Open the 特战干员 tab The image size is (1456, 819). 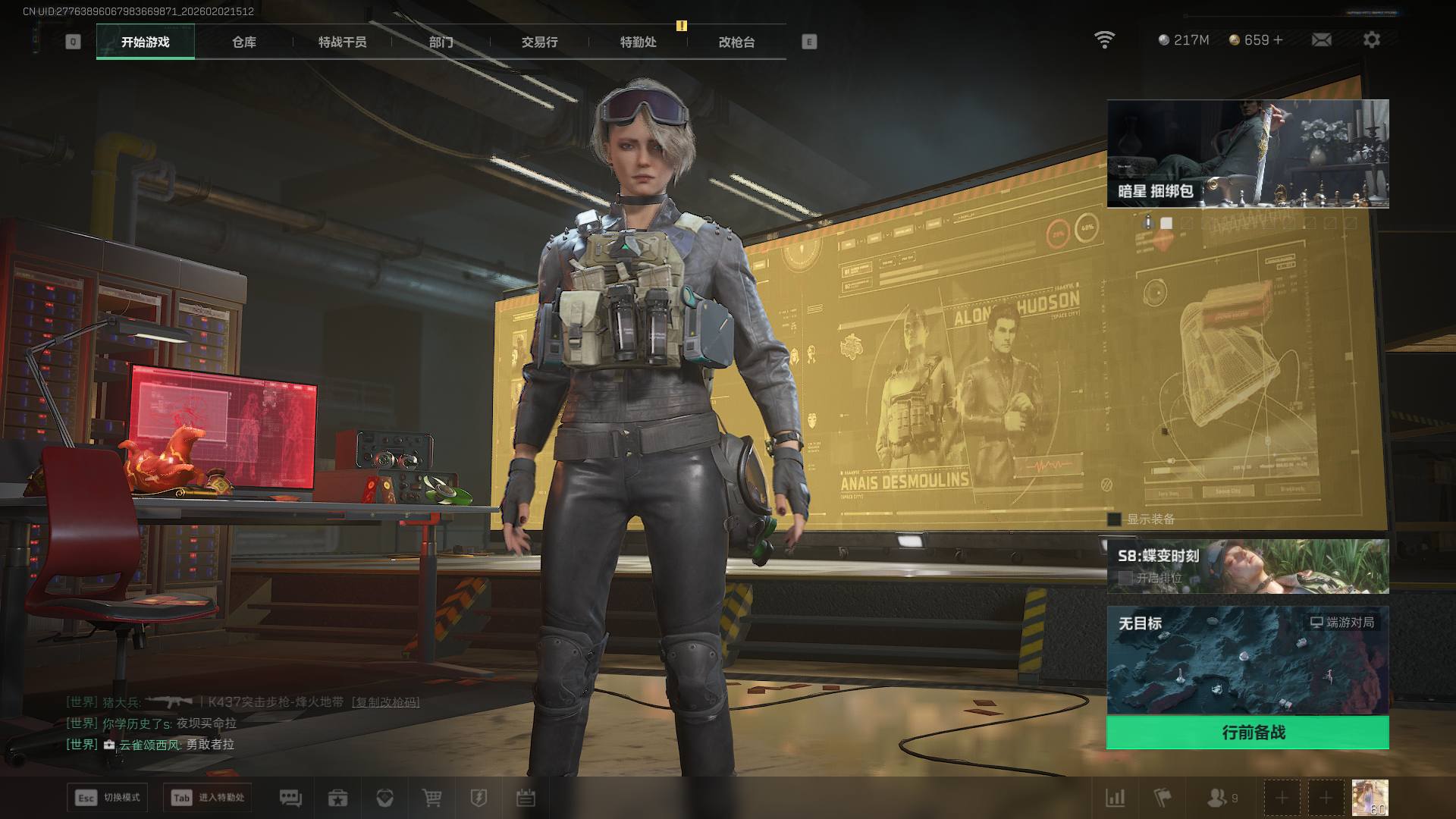(342, 42)
